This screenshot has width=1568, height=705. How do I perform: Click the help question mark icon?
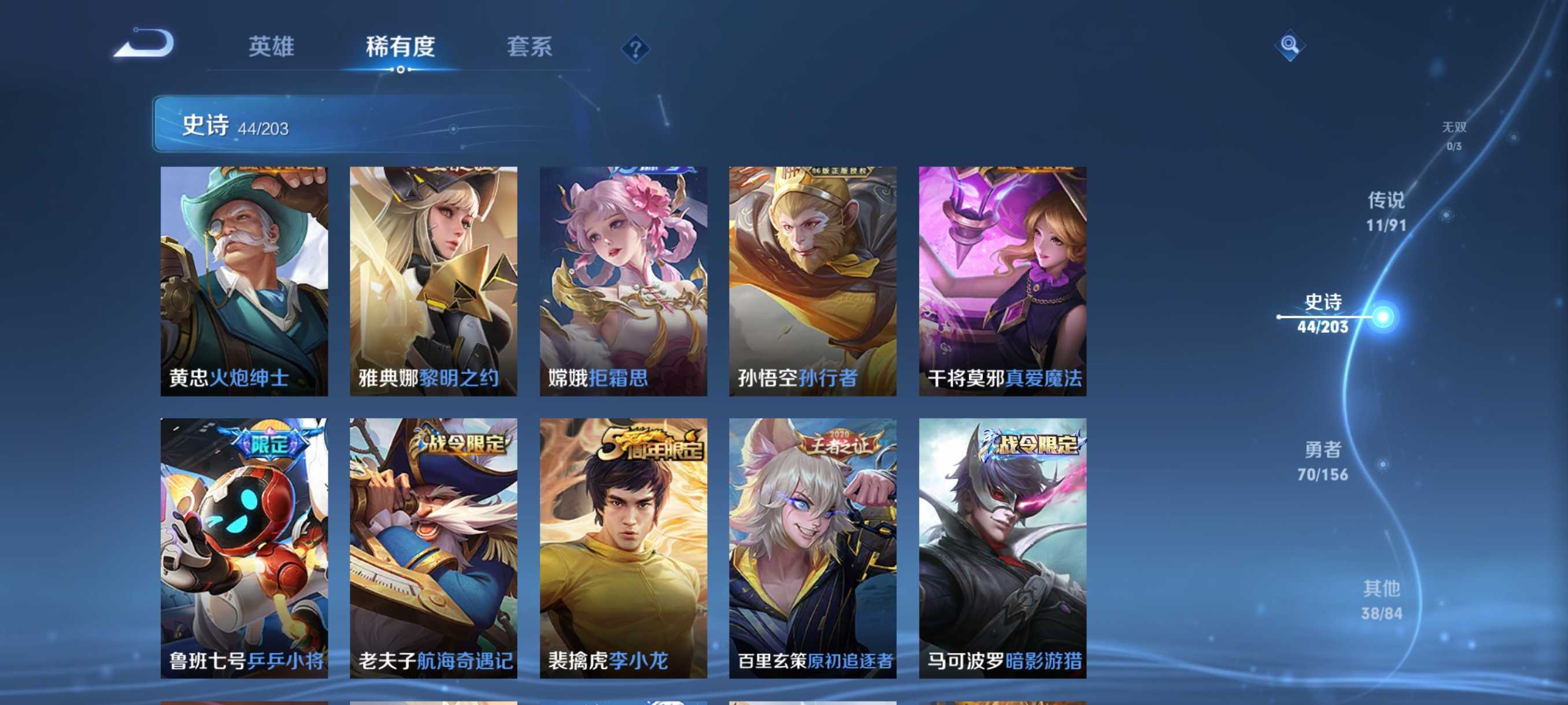pyautogui.click(x=635, y=47)
